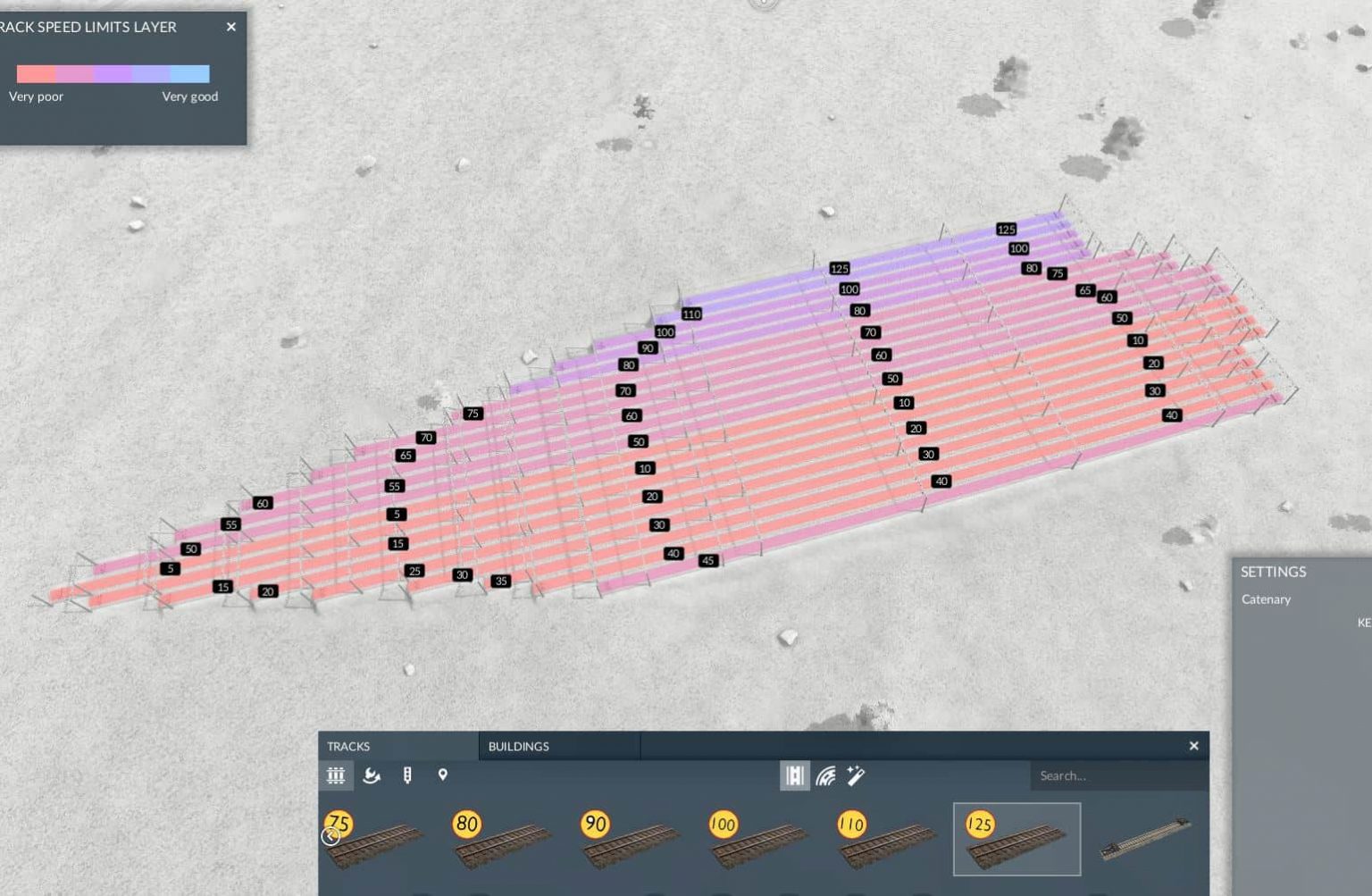
Task: Select the parallel track mode icon
Action: (x=793, y=775)
